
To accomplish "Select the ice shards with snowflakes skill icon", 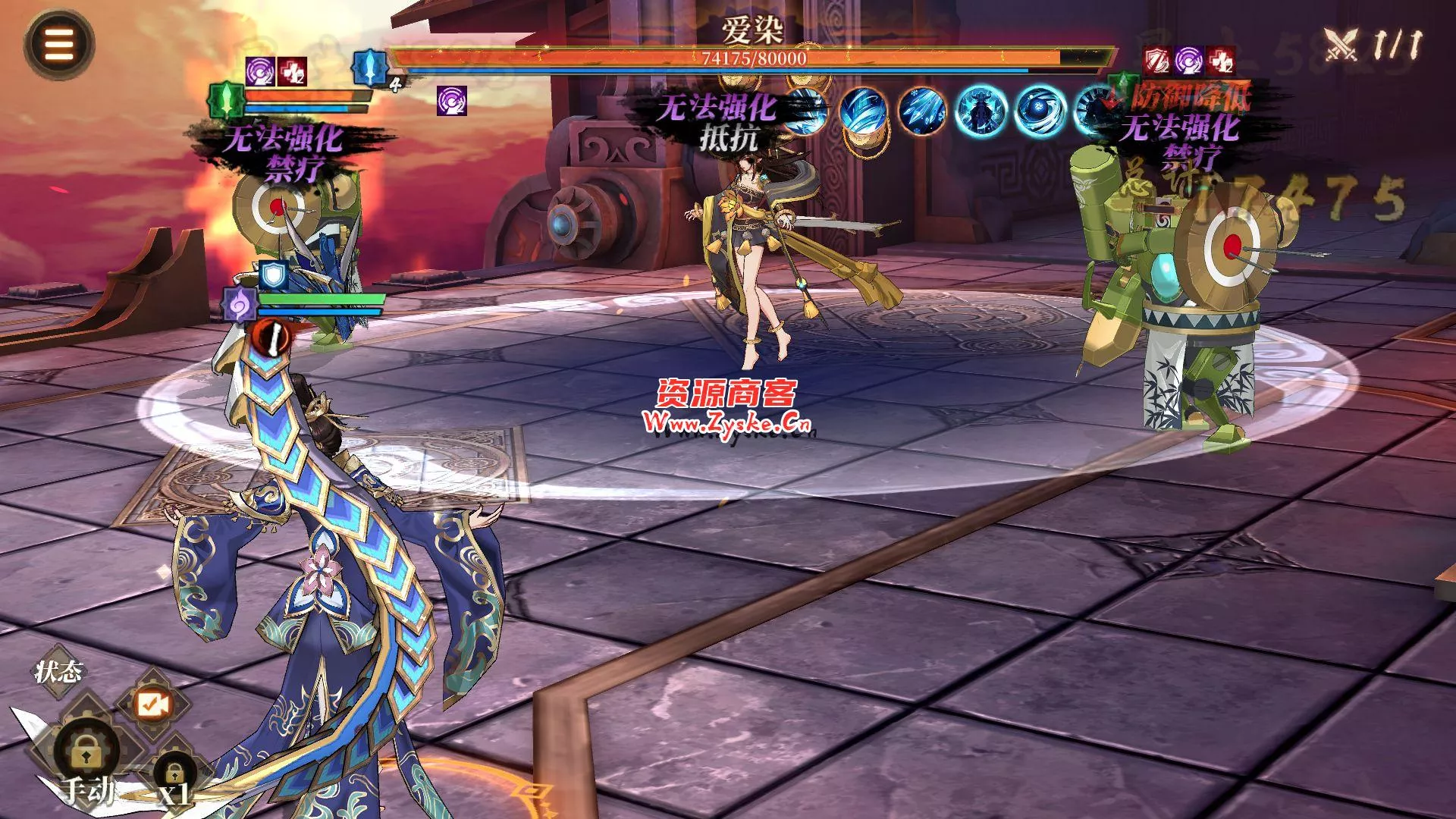I will tap(923, 111).
